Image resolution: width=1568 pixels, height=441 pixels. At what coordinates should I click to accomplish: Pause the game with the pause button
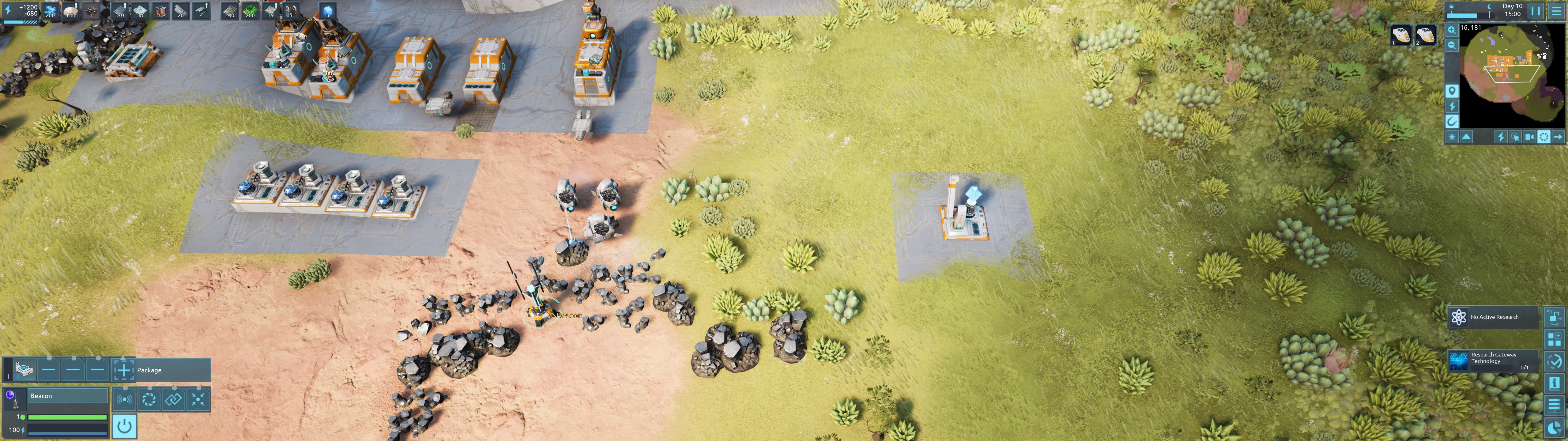point(1535,10)
